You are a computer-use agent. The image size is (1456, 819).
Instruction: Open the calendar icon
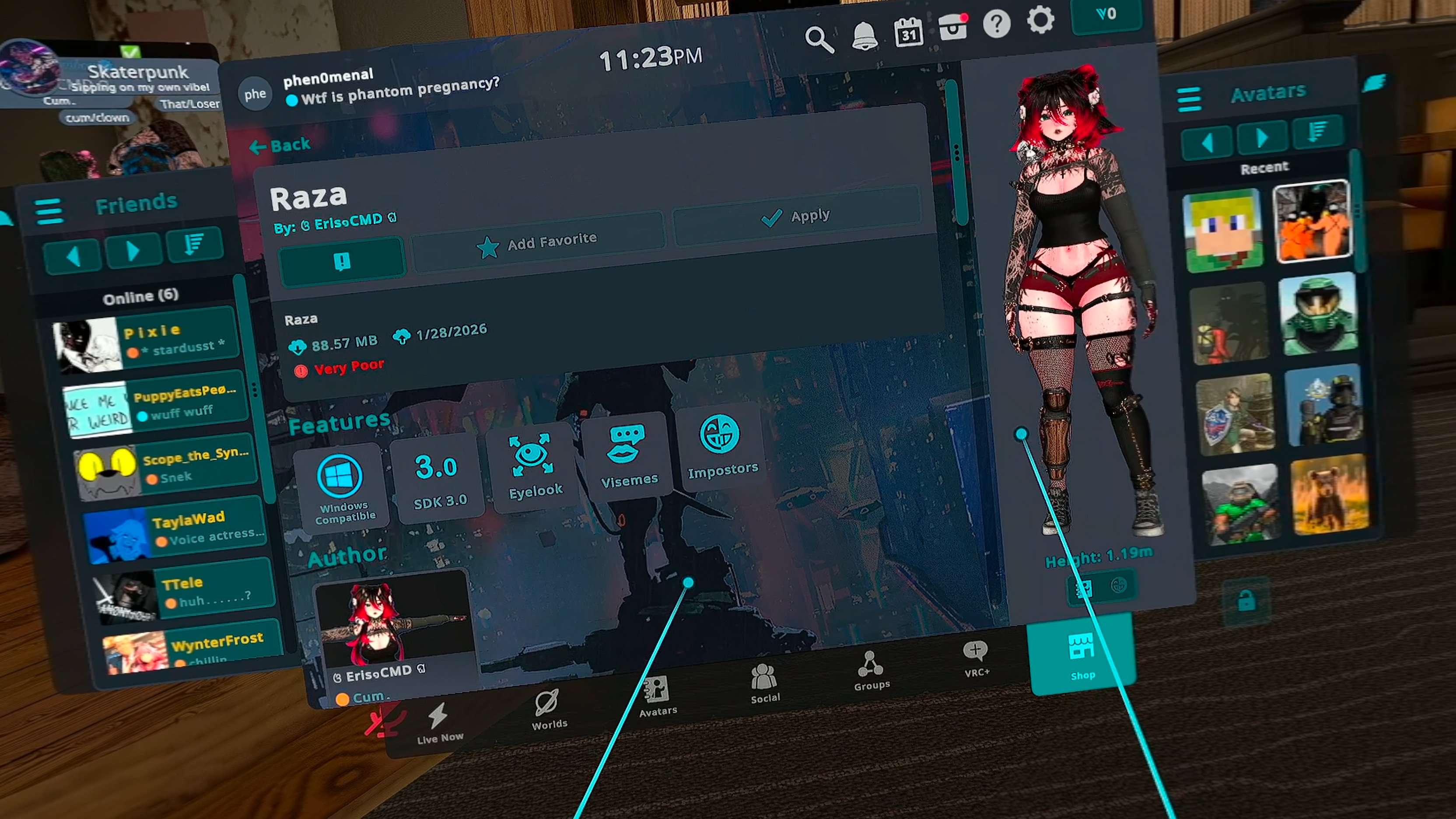pyautogui.click(x=908, y=33)
